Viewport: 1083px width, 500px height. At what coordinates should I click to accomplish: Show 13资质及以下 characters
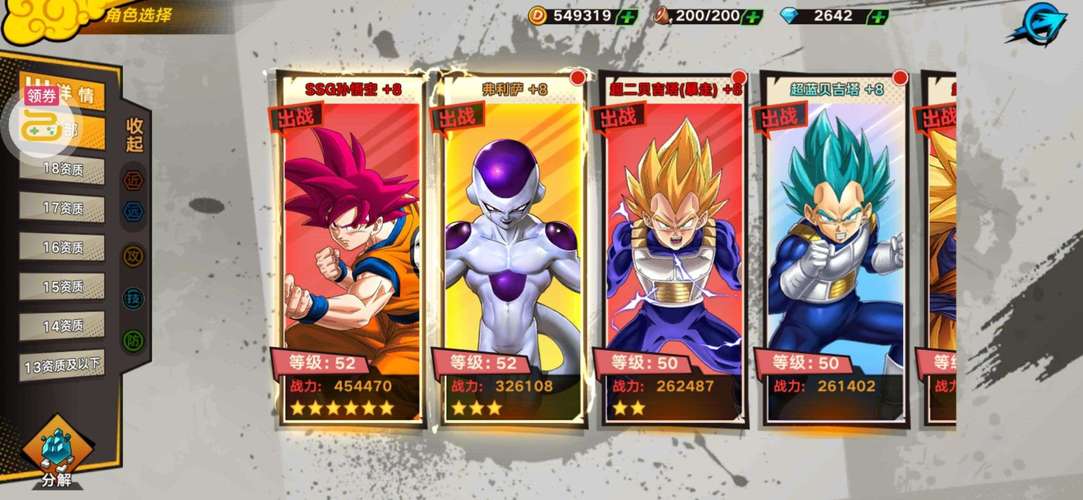(x=63, y=365)
